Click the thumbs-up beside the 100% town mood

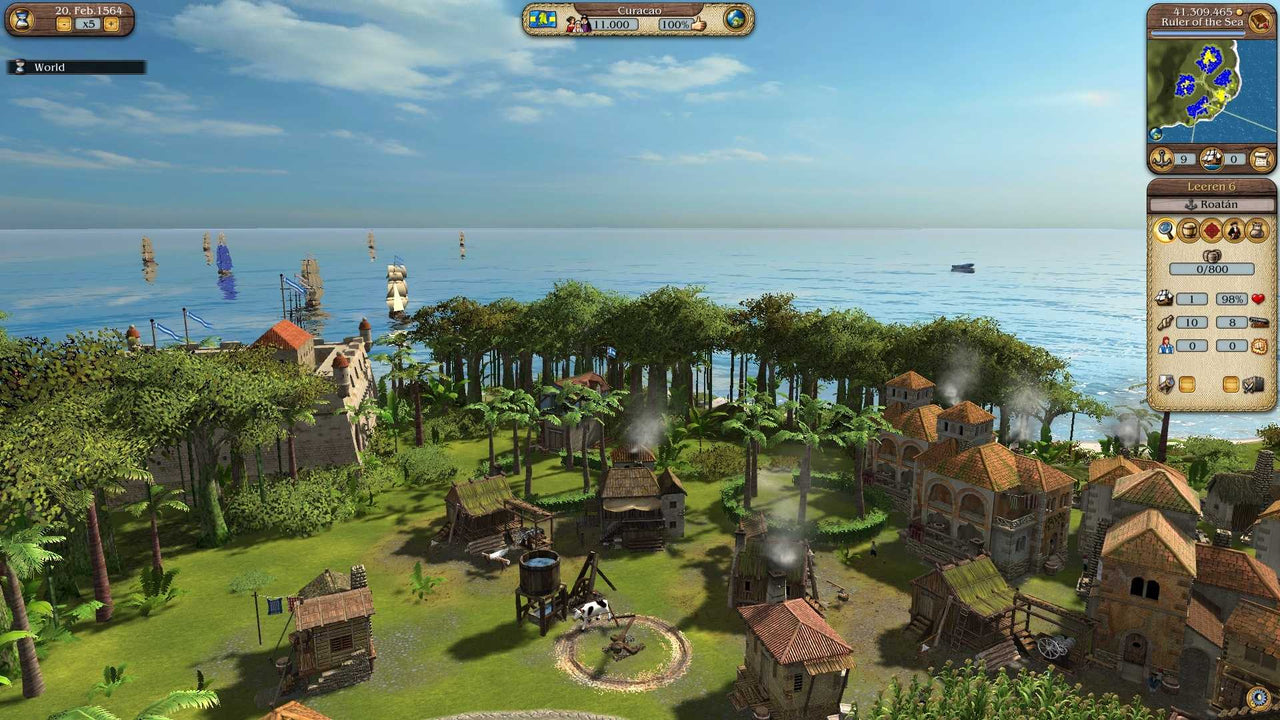pyautogui.click(x=698, y=24)
